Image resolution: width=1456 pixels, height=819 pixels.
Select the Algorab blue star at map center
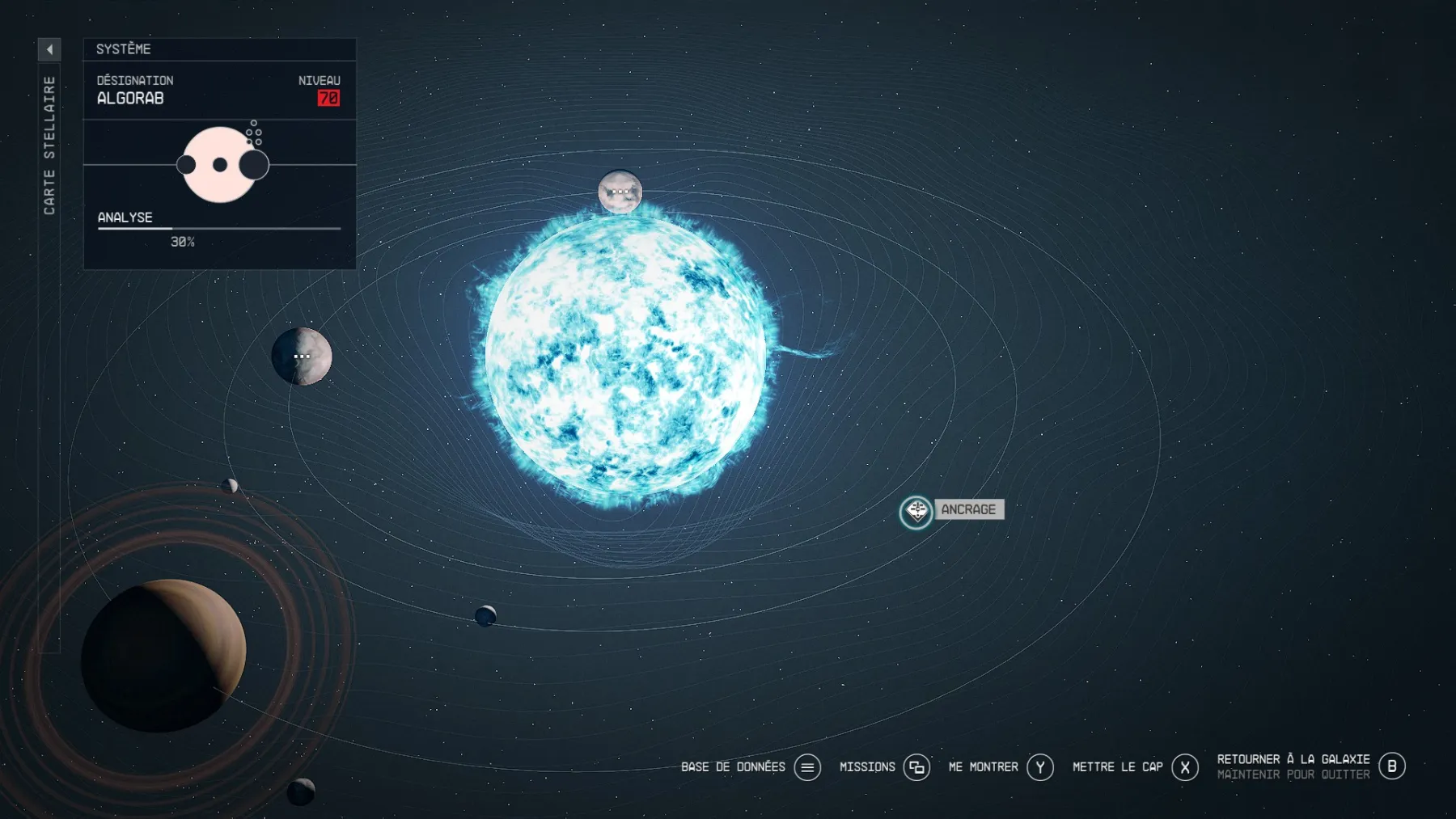coord(627,356)
